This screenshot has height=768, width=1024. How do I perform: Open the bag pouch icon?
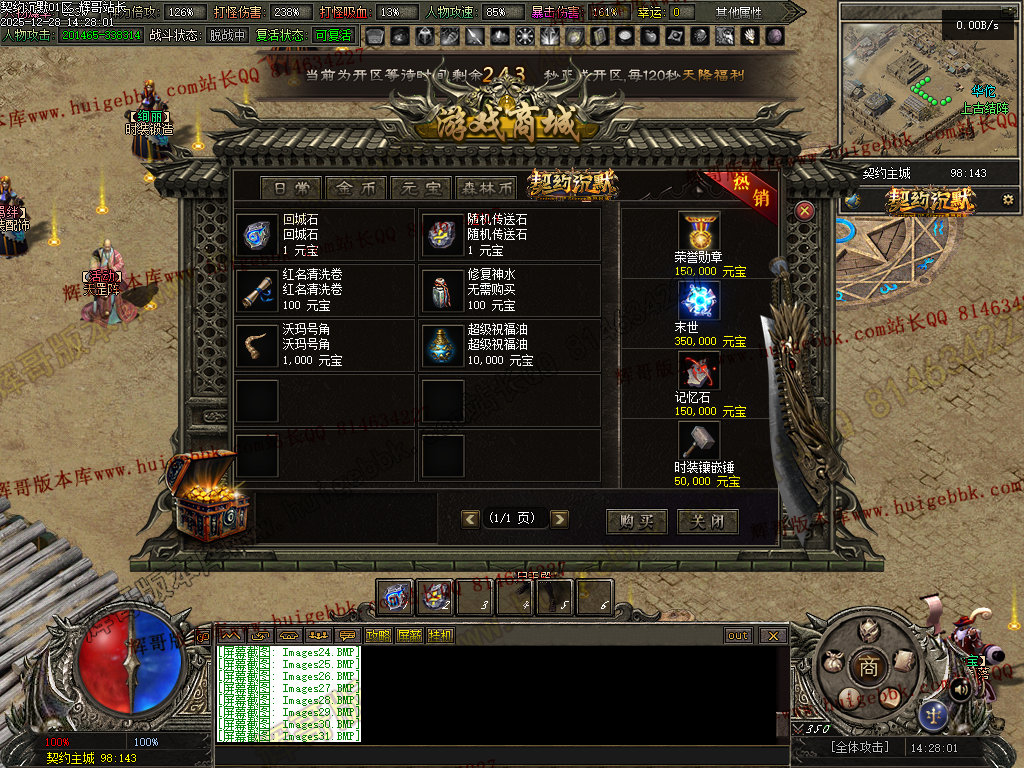831,661
